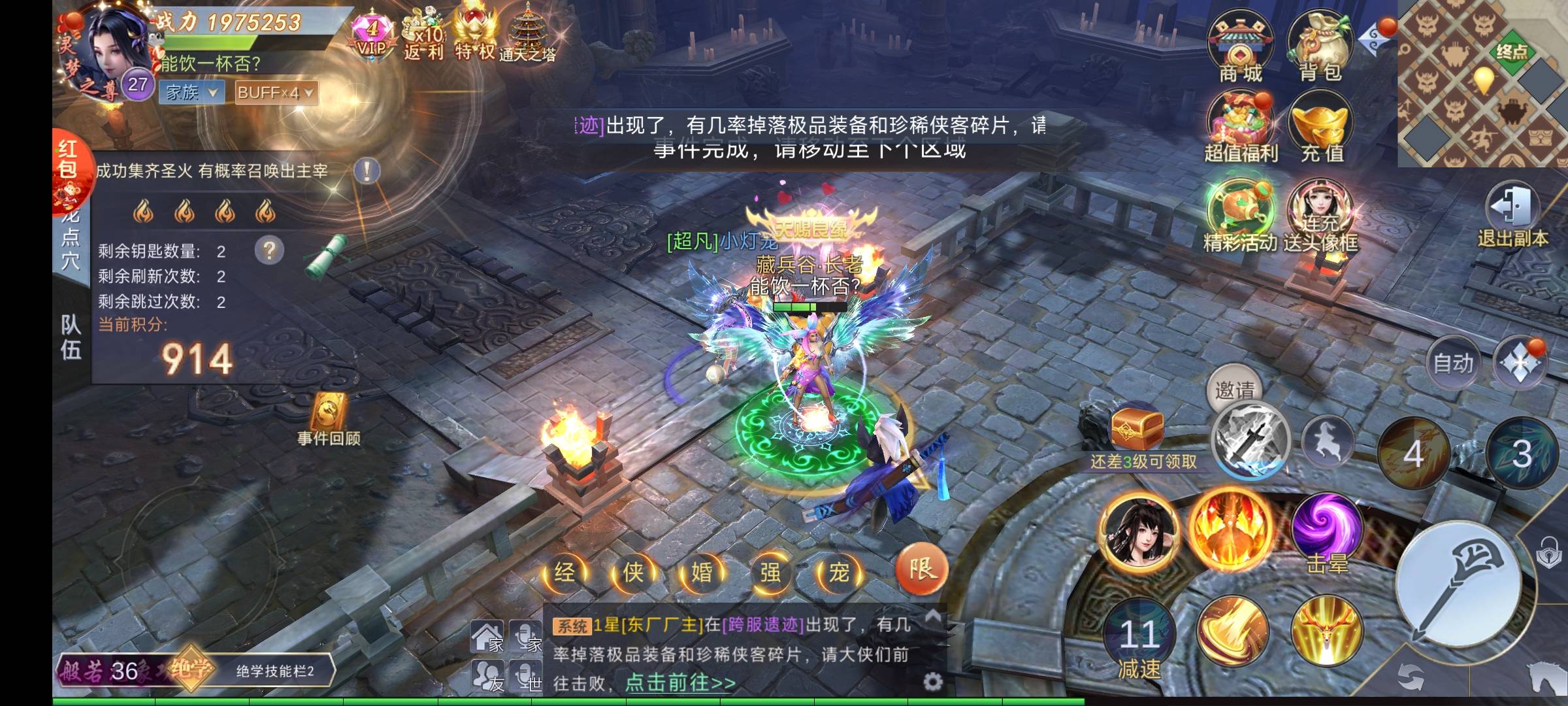Expand the BUFF×4 dropdown
Viewport: 1568px width, 706px height.
tap(276, 92)
